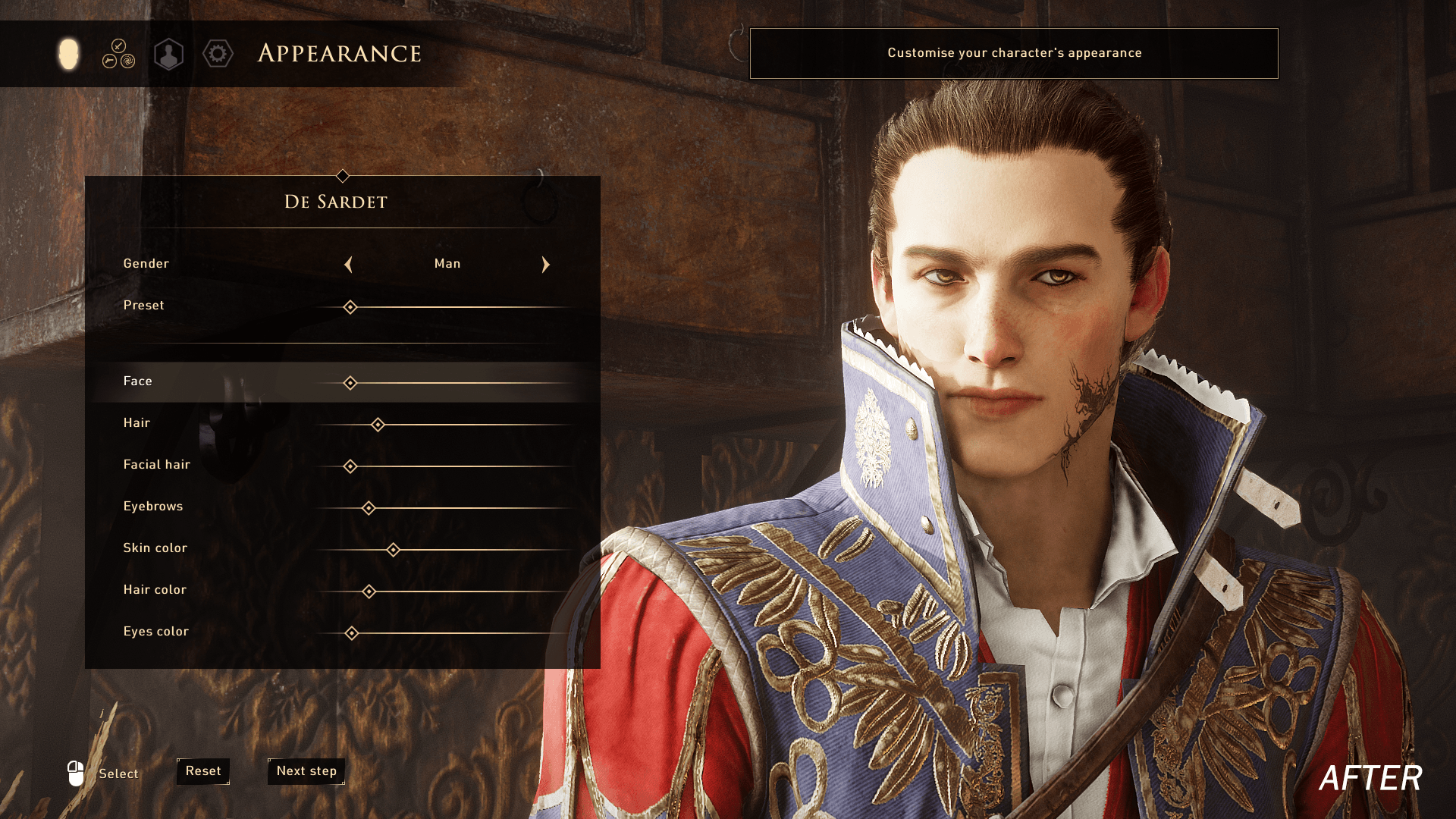Image resolution: width=1456 pixels, height=819 pixels.
Task: Click the right arrow for Gender
Action: point(545,264)
